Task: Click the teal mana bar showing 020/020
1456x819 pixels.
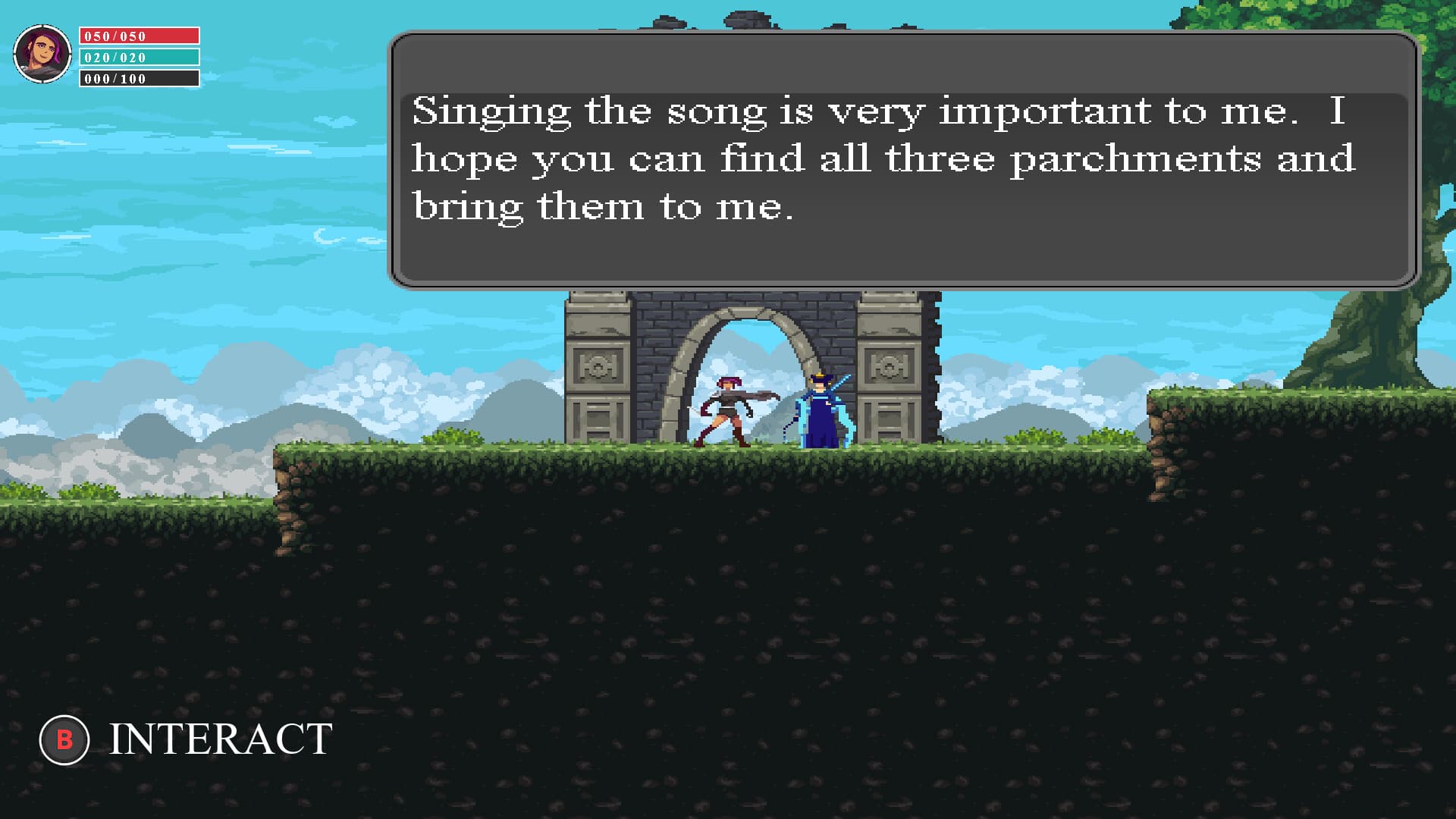Action: pos(140,56)
